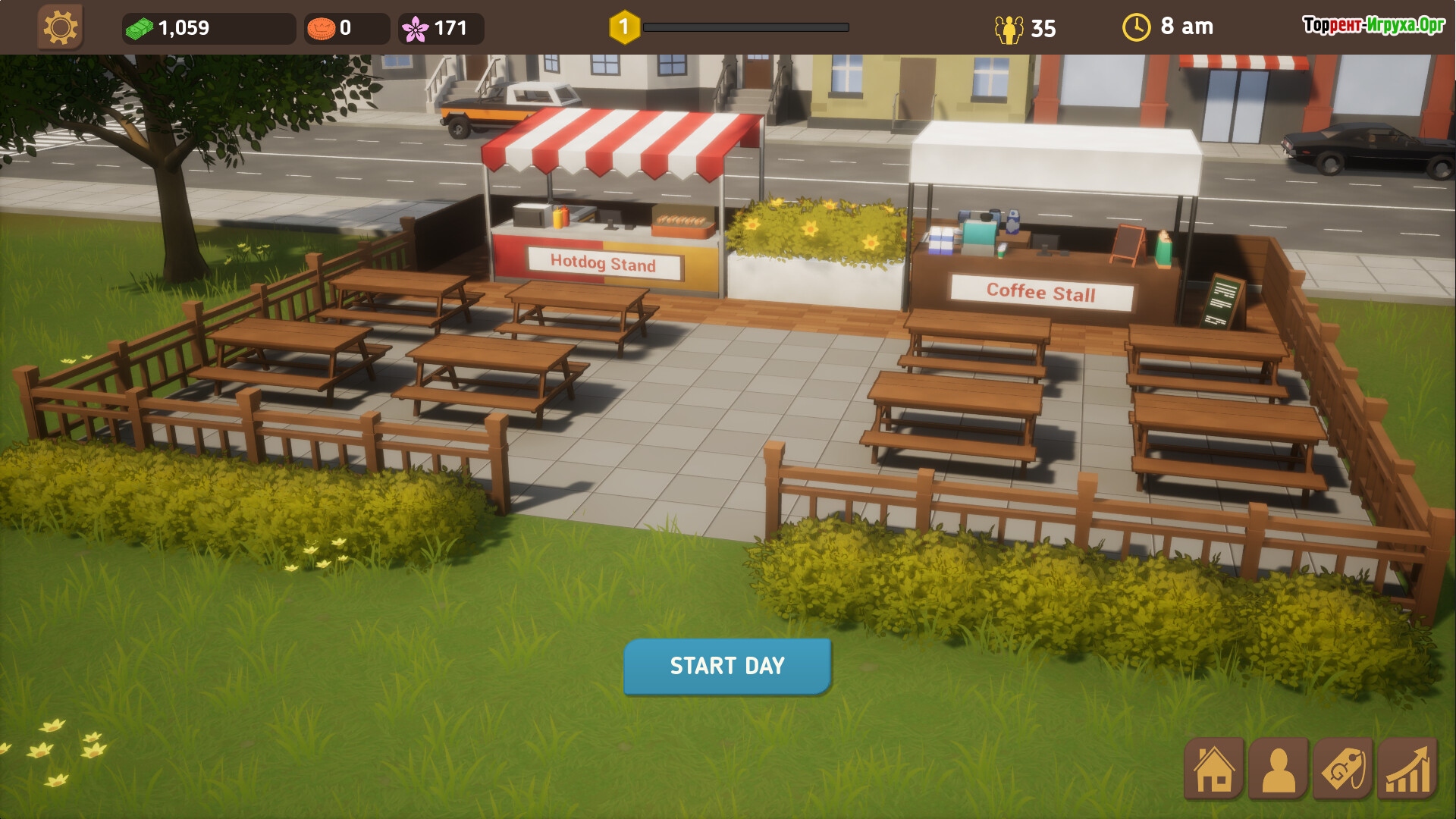Image resolution: width=1456 pixels, height=819 pixels.
Task: Click the START DAY button
Action: (x=727, y=666)
